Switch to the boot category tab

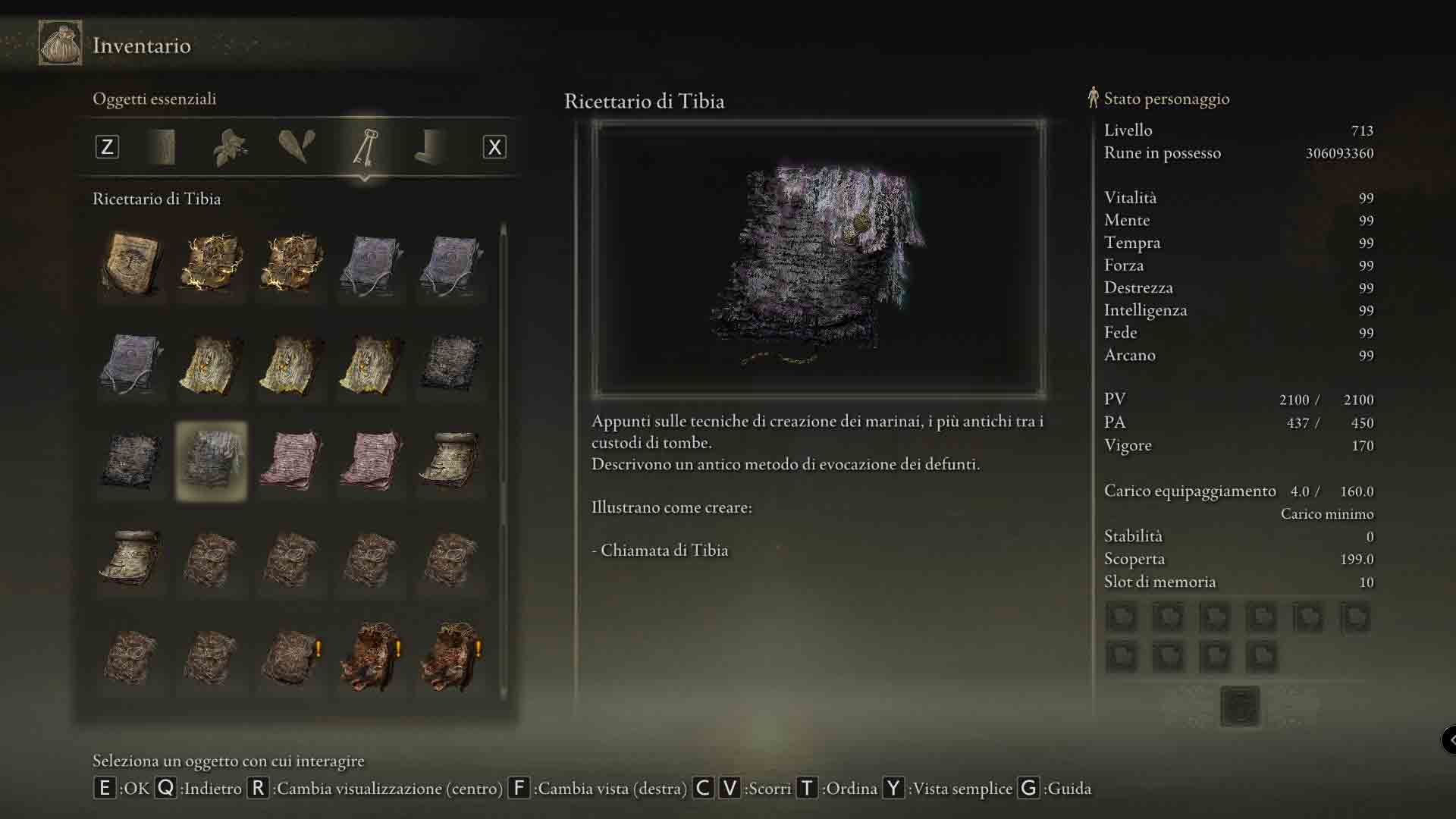pos(431,147)
